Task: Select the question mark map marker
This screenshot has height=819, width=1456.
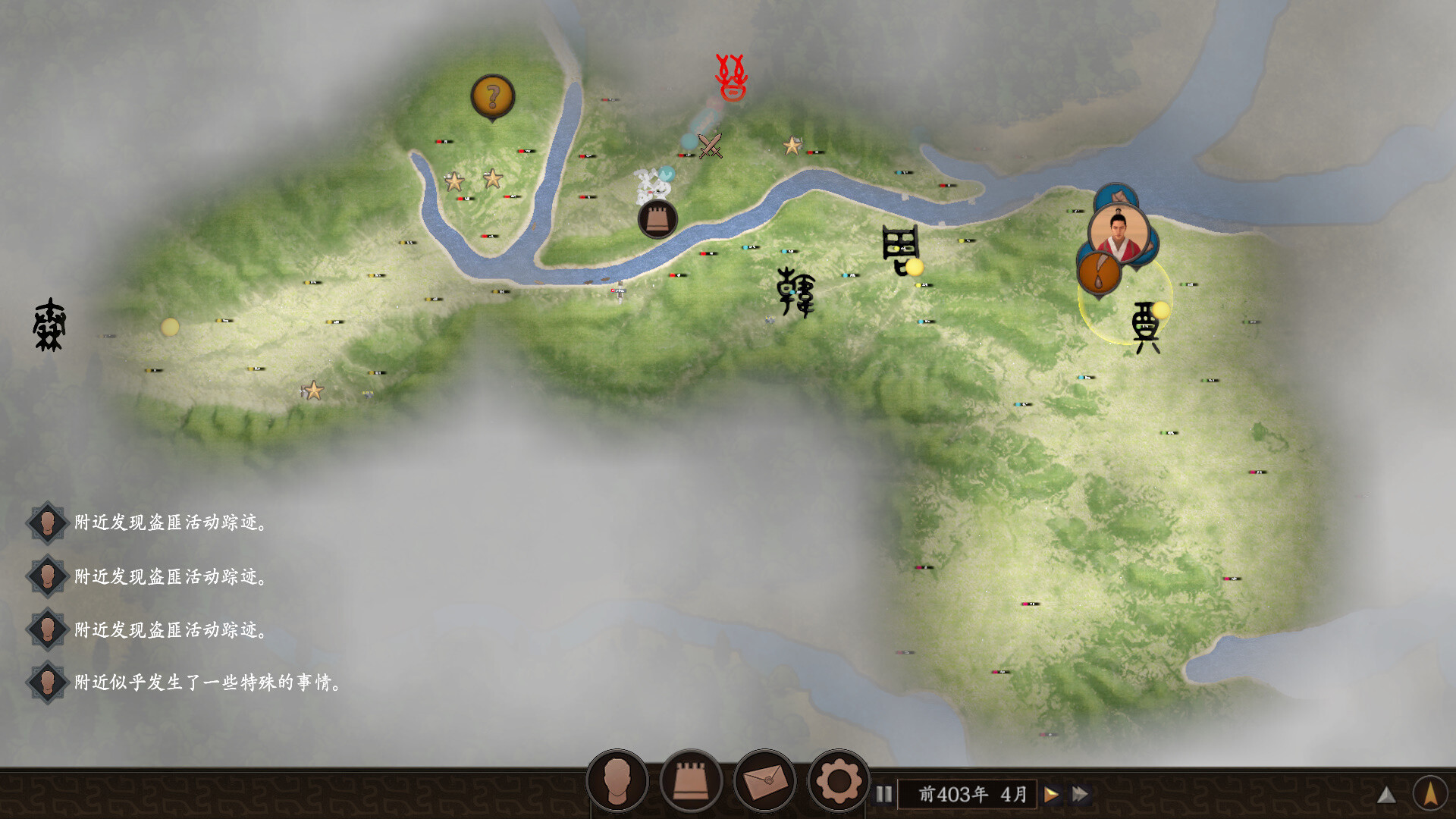Action: click(x=493, y=97)
